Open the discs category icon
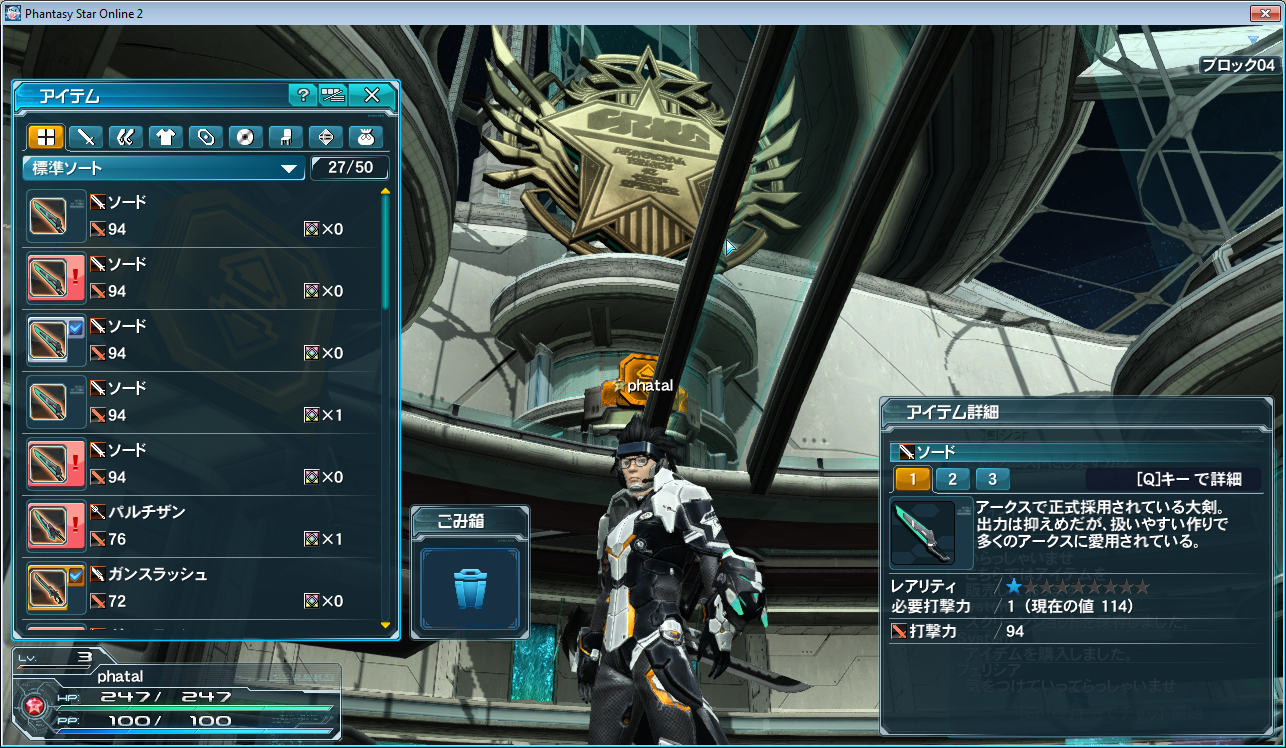The width and height of the screenshot is (1286, 748). (246, 137)
